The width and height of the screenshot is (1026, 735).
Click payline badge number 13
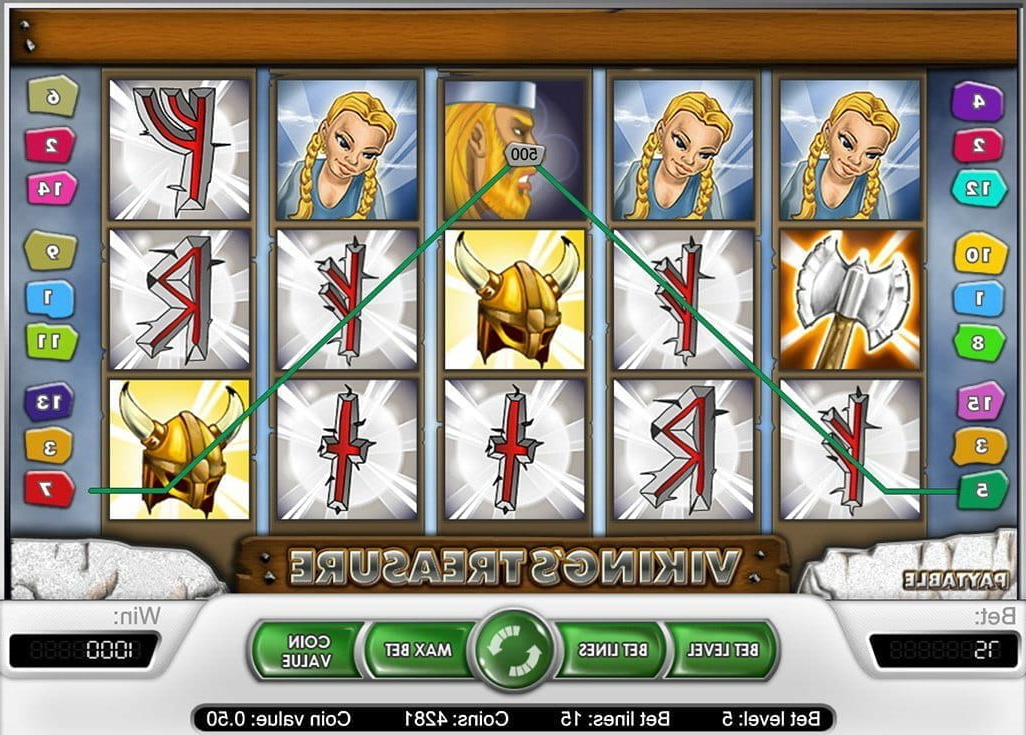tap(49, 402)
